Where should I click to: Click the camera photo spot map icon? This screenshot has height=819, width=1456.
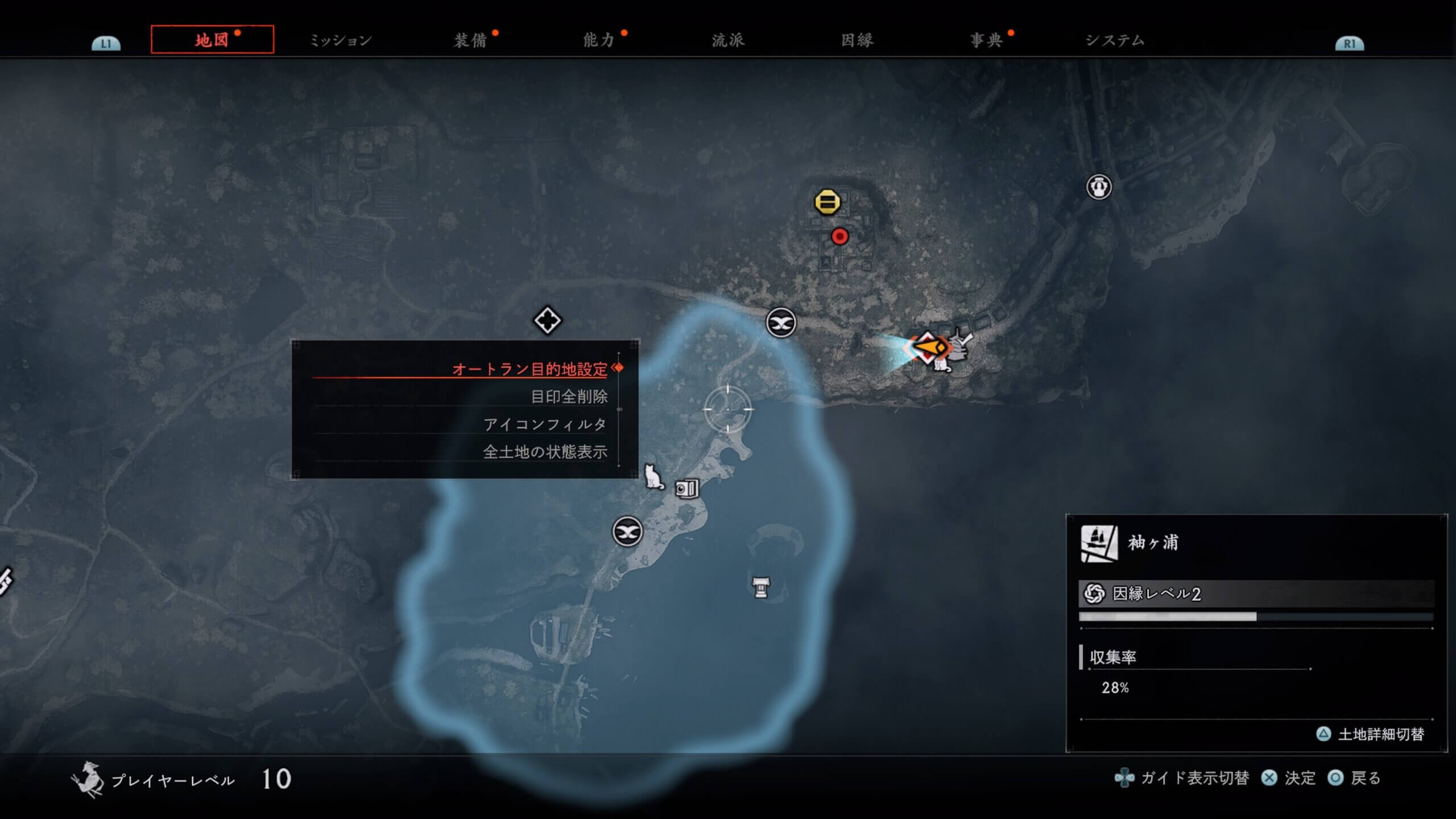pos(686,489)
